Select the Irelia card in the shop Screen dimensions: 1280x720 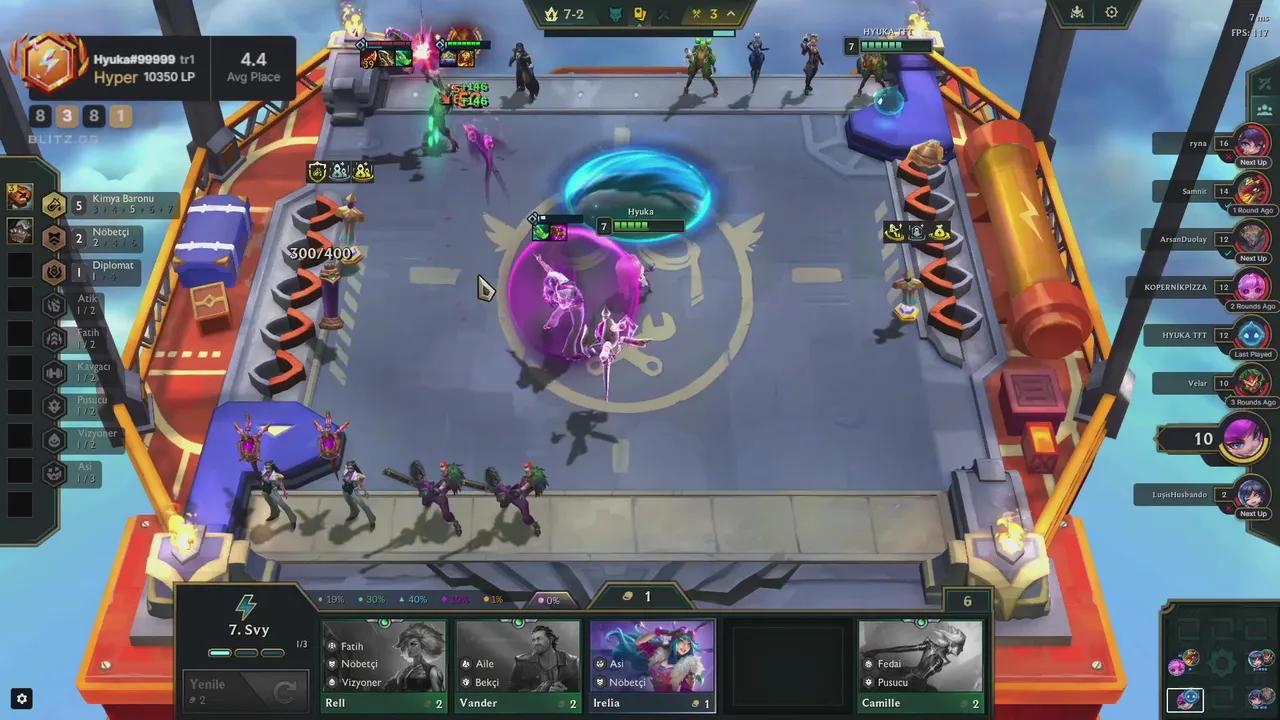click(651, 662)
